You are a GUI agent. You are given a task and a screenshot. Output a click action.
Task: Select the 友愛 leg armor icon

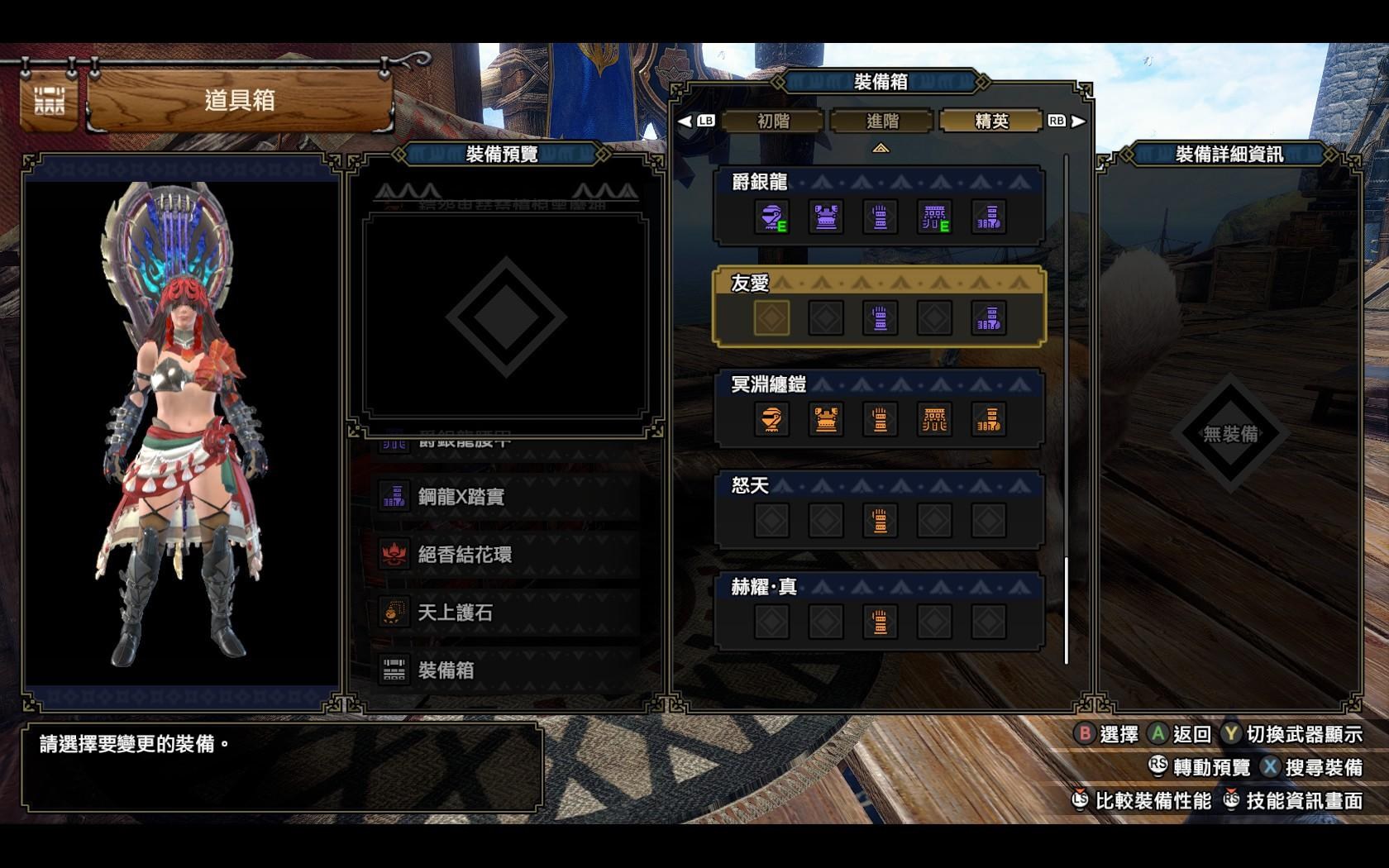(990, 317)
